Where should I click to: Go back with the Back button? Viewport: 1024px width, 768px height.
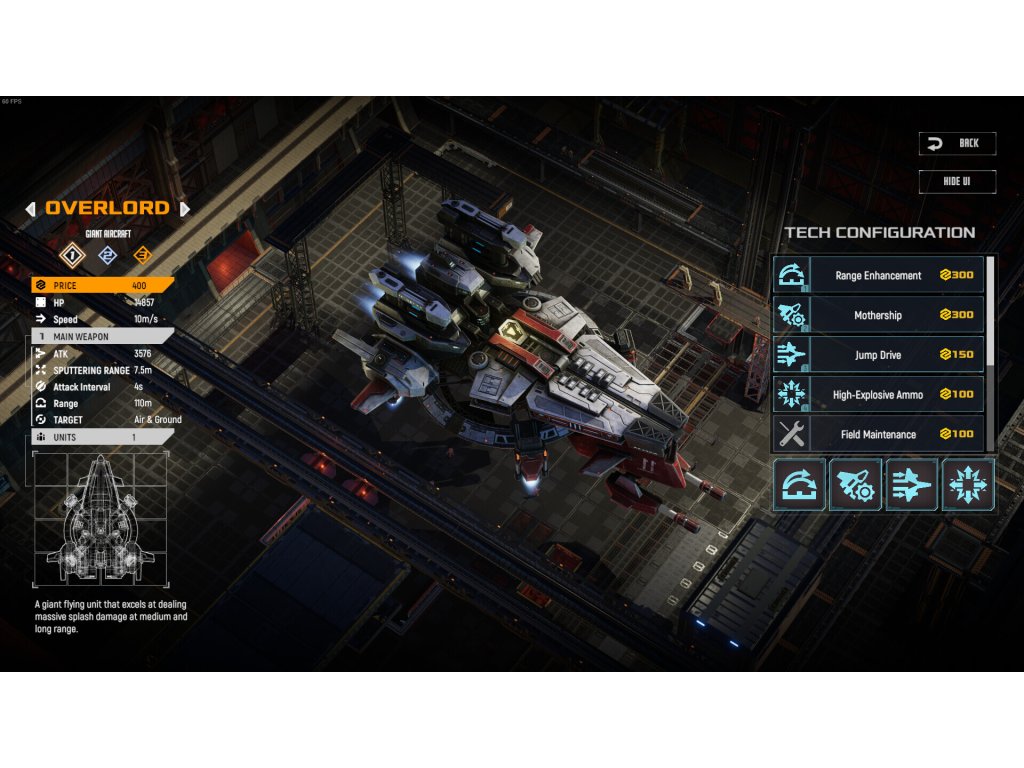957,143
